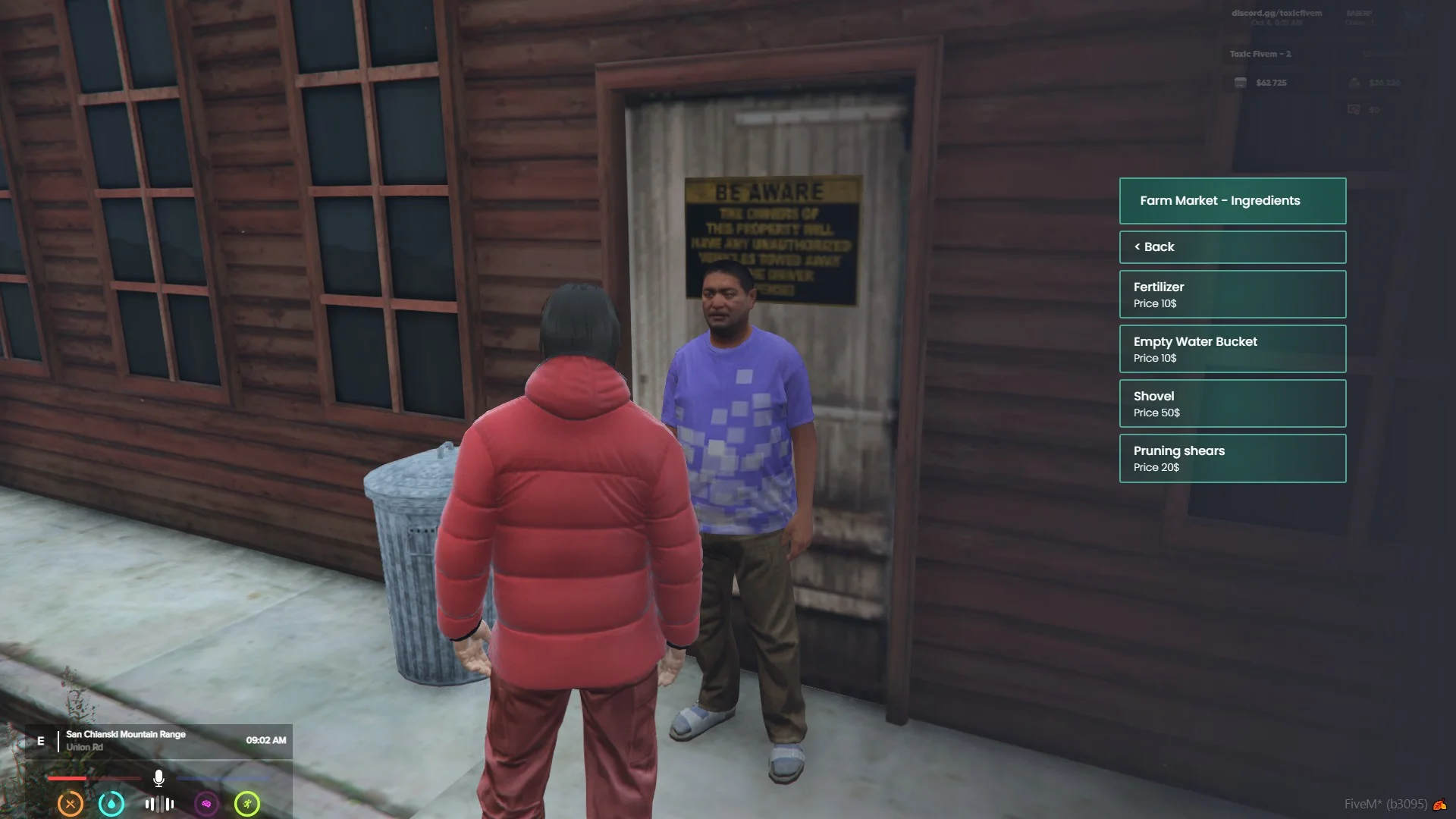Screen dimensions: 1456x819
Task: Buy Fertilizer for 10$
Action: click(1232, 294)
